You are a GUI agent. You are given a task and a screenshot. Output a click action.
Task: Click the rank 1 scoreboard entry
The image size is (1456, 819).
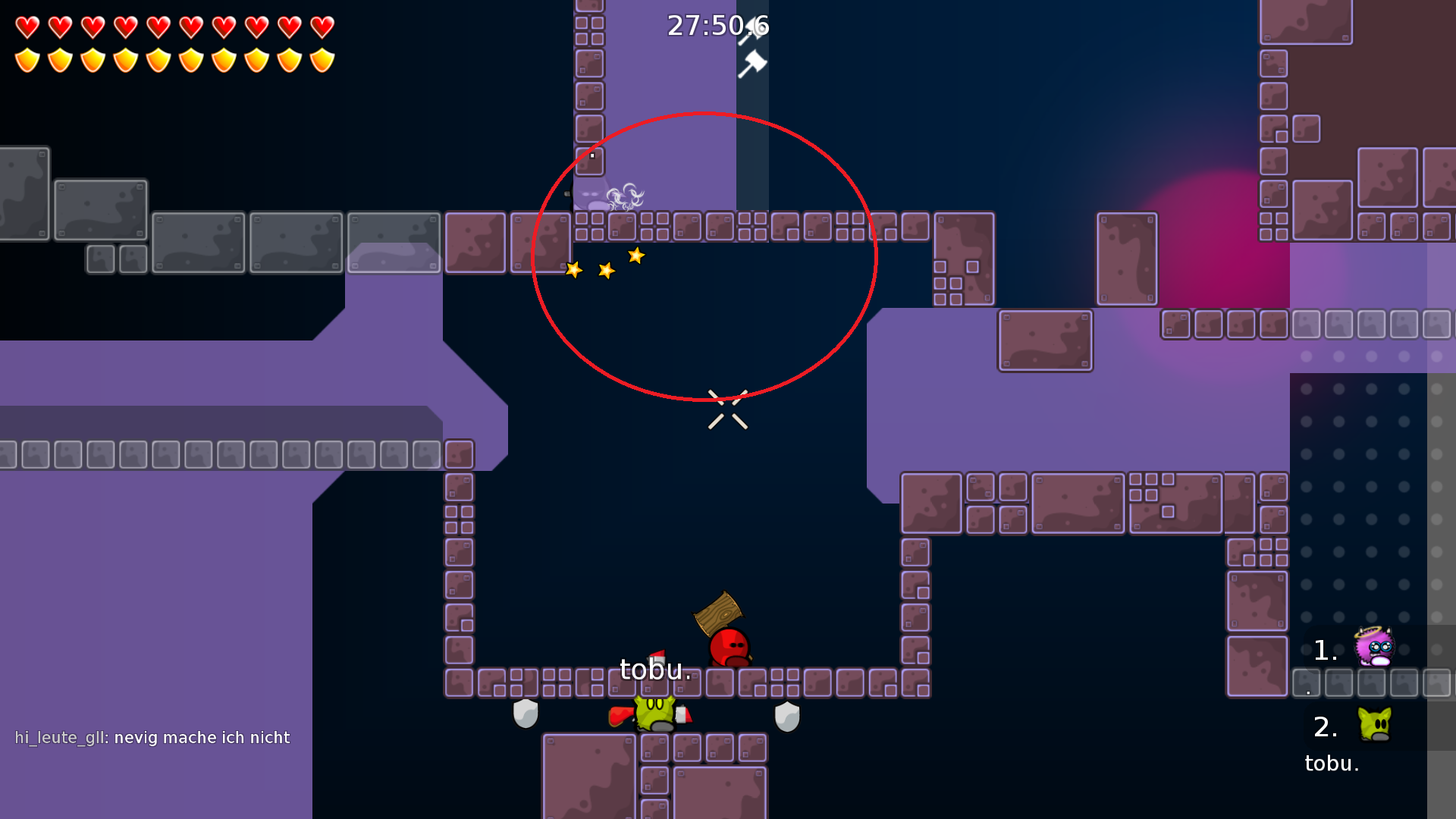point(1326,648)
